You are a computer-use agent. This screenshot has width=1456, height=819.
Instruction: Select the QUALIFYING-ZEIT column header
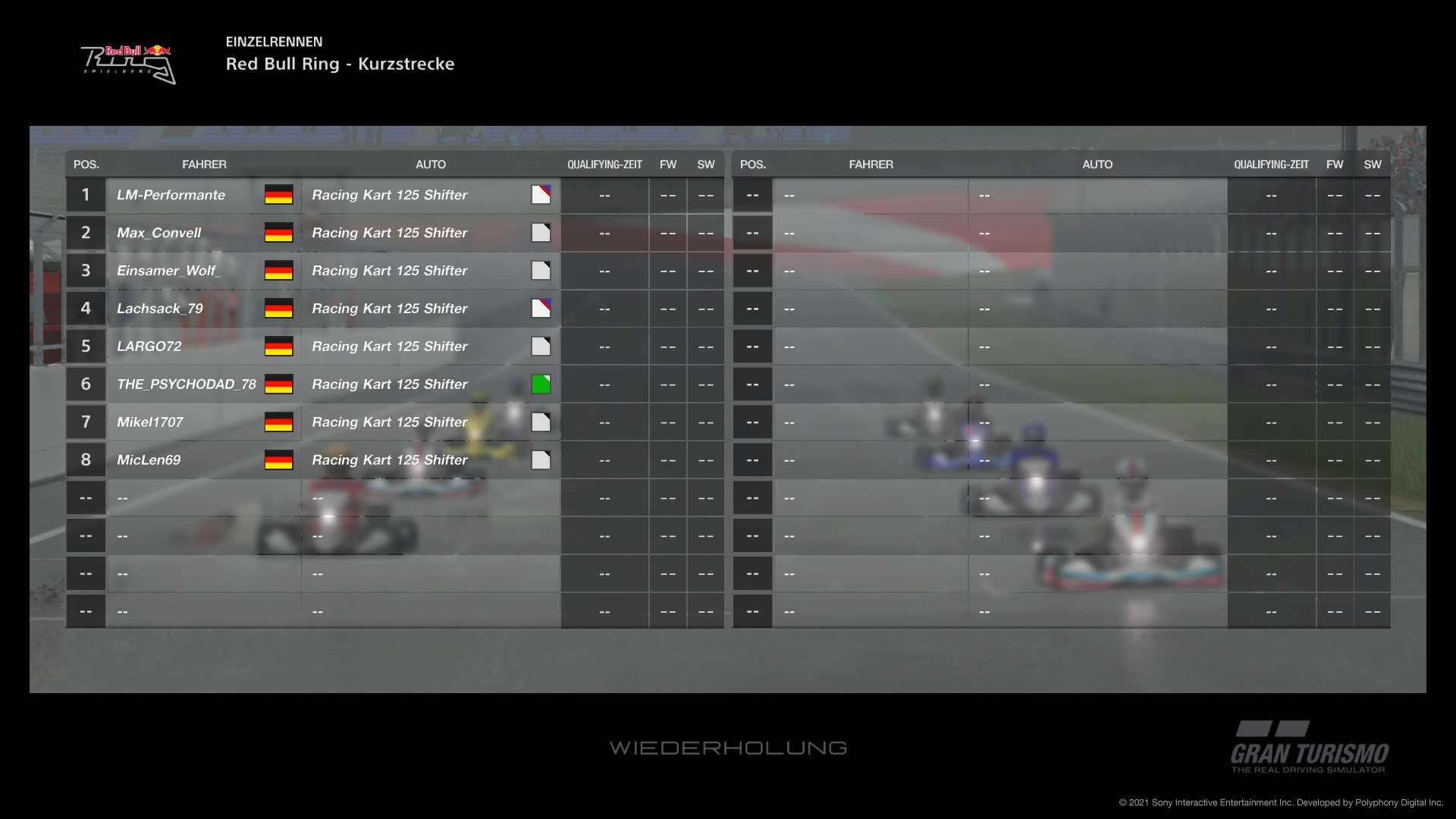coord(604,164)
